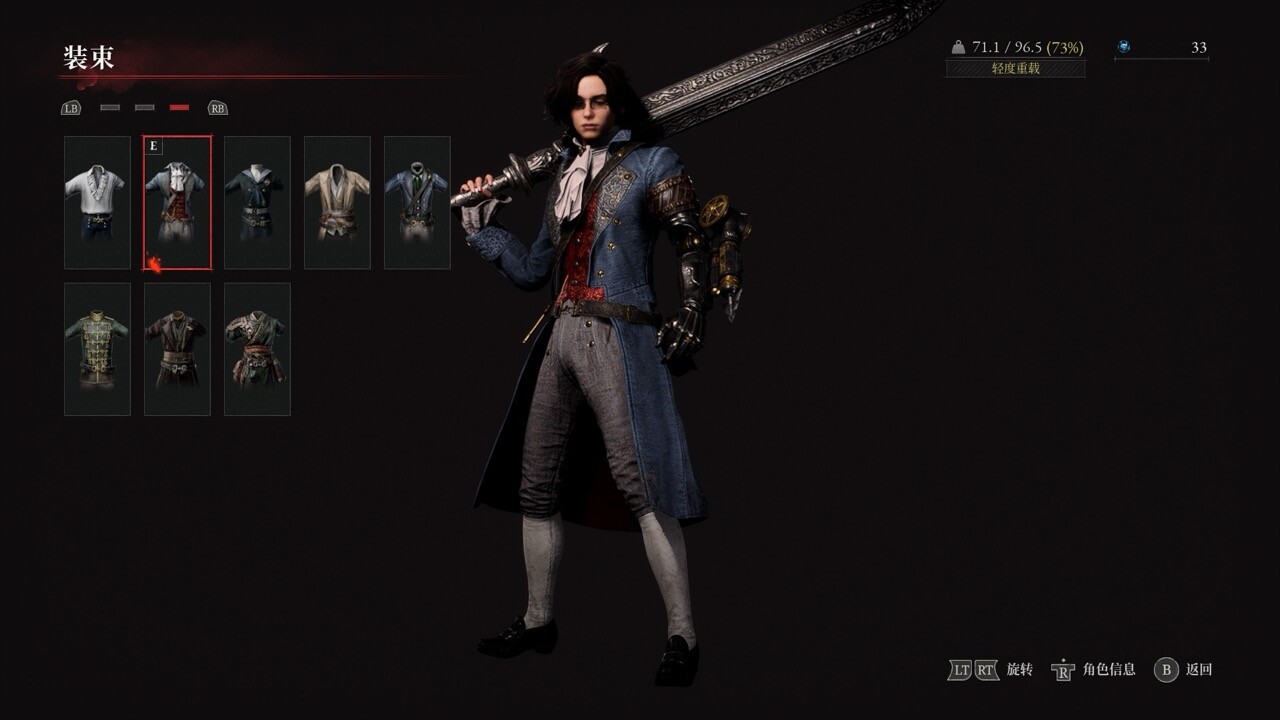Select the beige coat outfit
The width and height of the screenshot is (1280, 720).
tap(337, 203)
